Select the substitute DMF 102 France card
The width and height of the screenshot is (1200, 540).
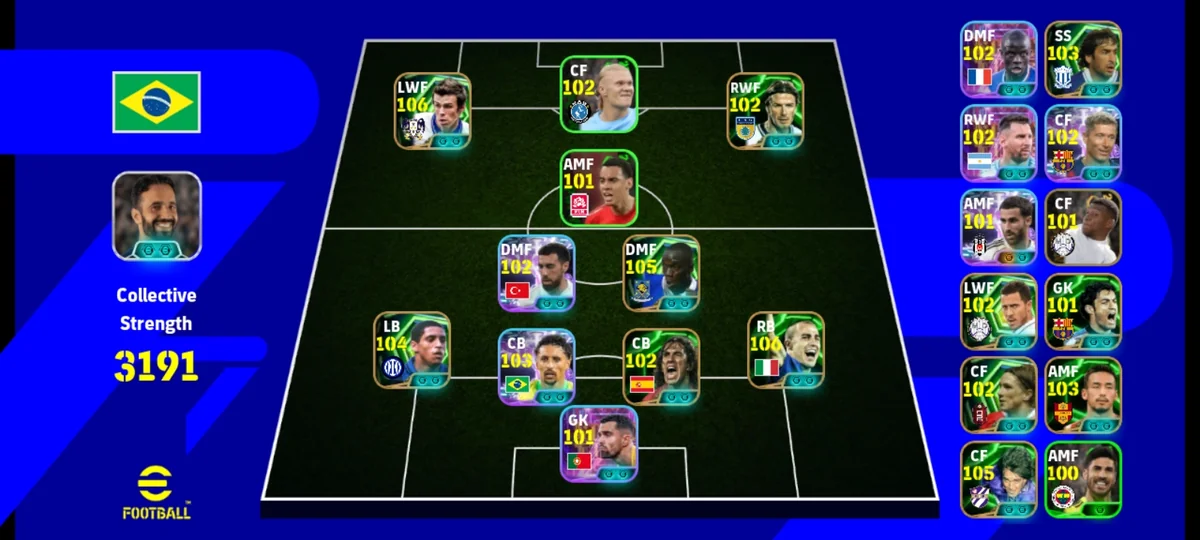(x=998, y=60)
